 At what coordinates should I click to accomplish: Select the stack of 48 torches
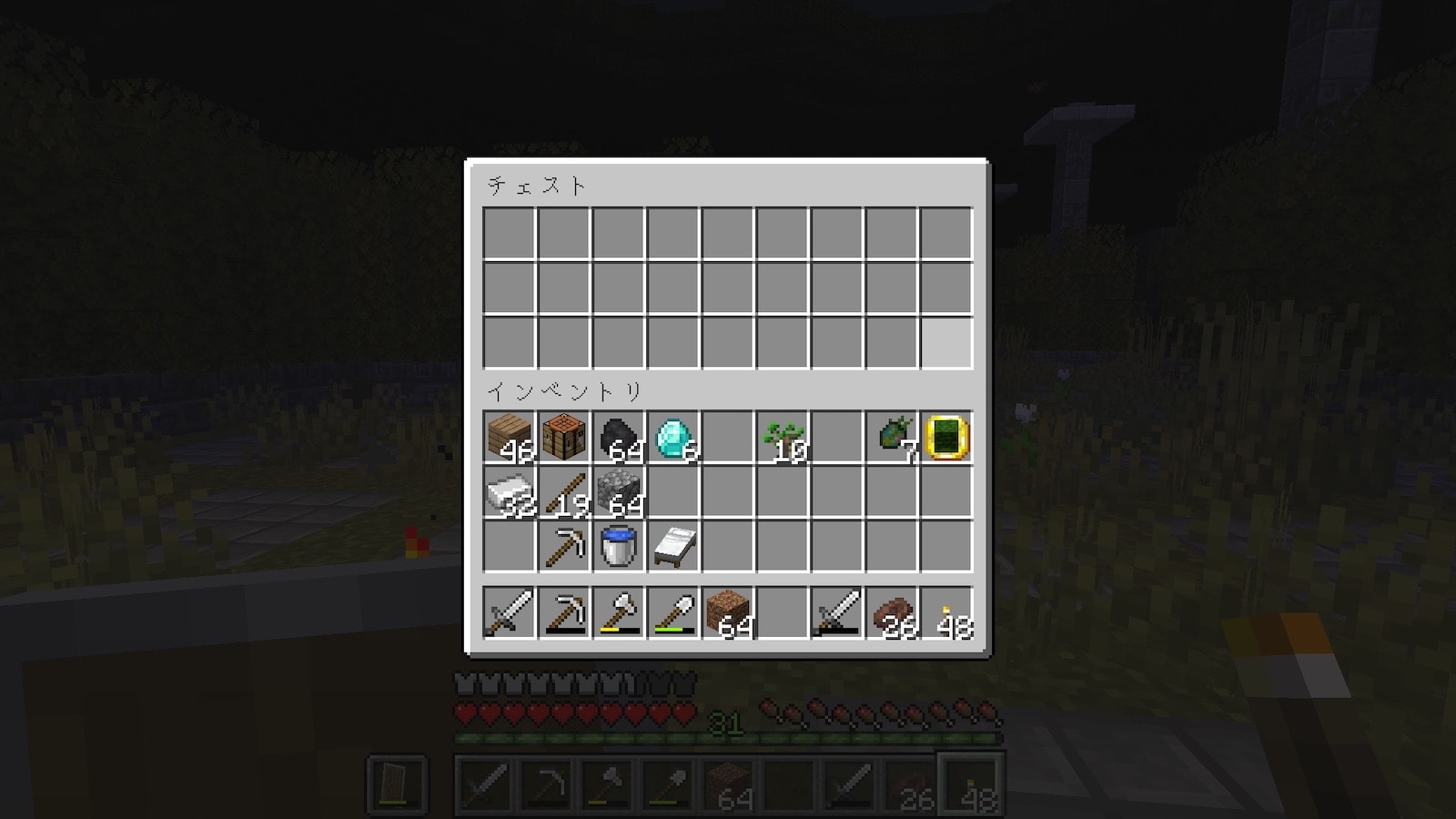(945, 612)
